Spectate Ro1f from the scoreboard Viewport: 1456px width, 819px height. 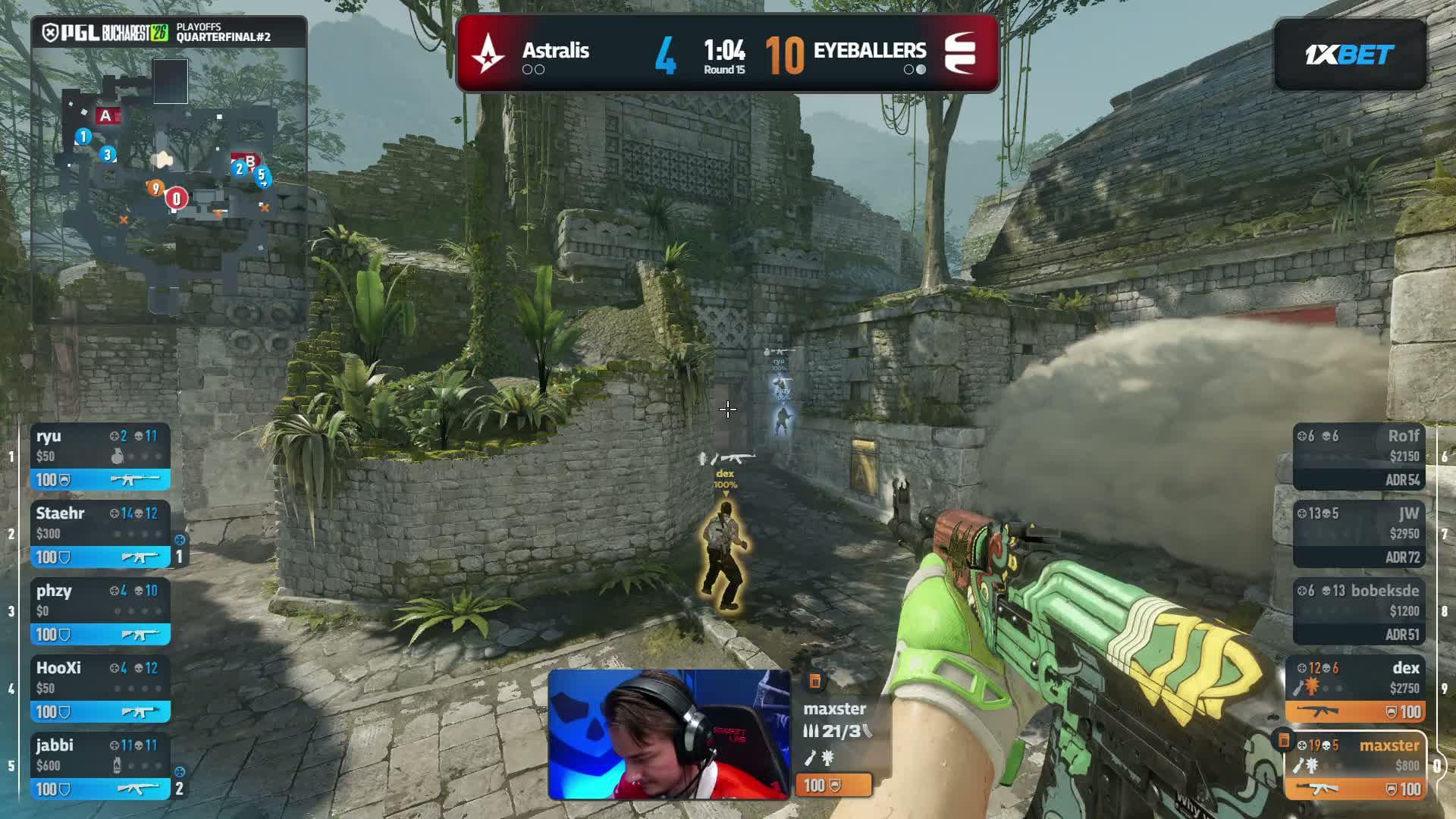1358,457
